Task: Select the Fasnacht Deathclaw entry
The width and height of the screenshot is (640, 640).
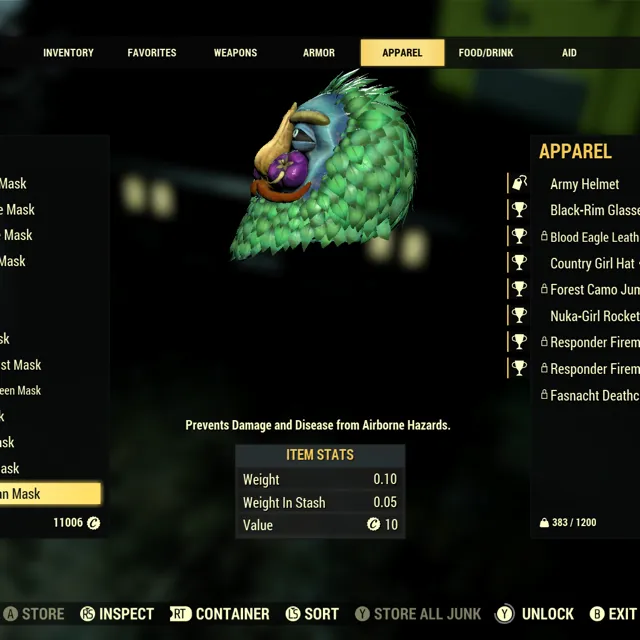Action: click(594, 395)
